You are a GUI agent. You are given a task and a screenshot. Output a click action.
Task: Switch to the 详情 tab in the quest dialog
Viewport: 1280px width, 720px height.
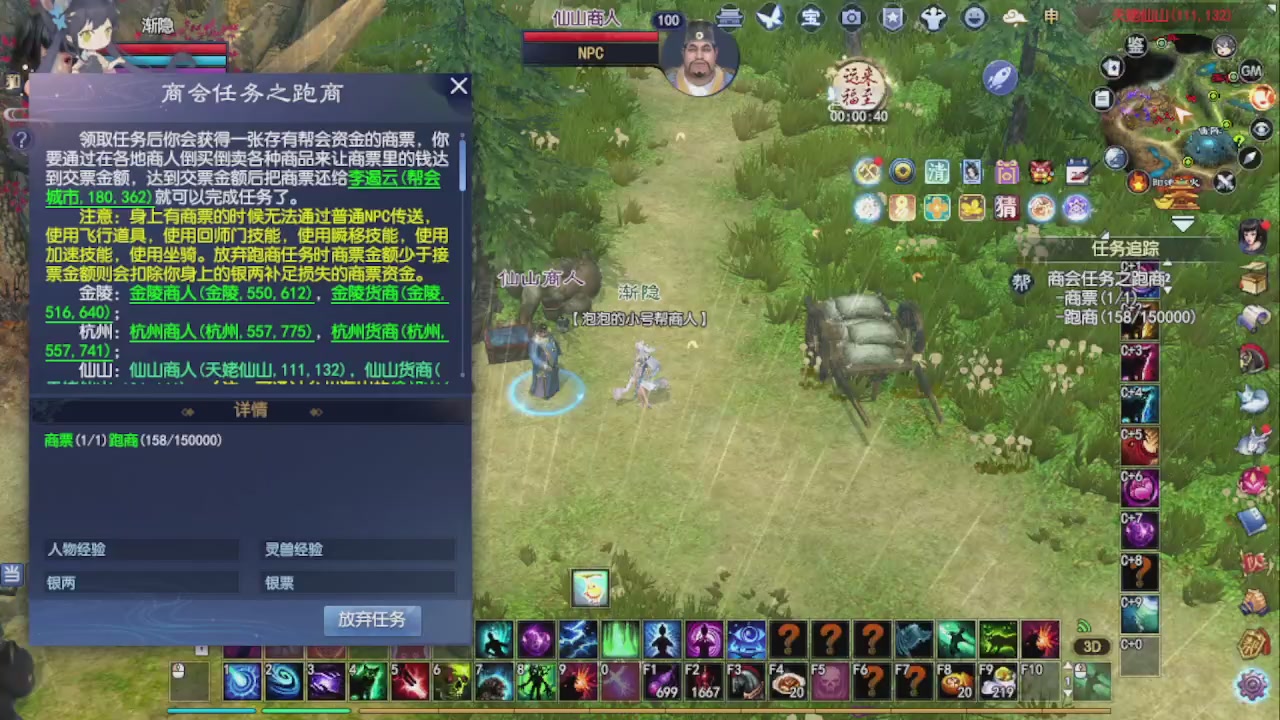pos(249,410)
